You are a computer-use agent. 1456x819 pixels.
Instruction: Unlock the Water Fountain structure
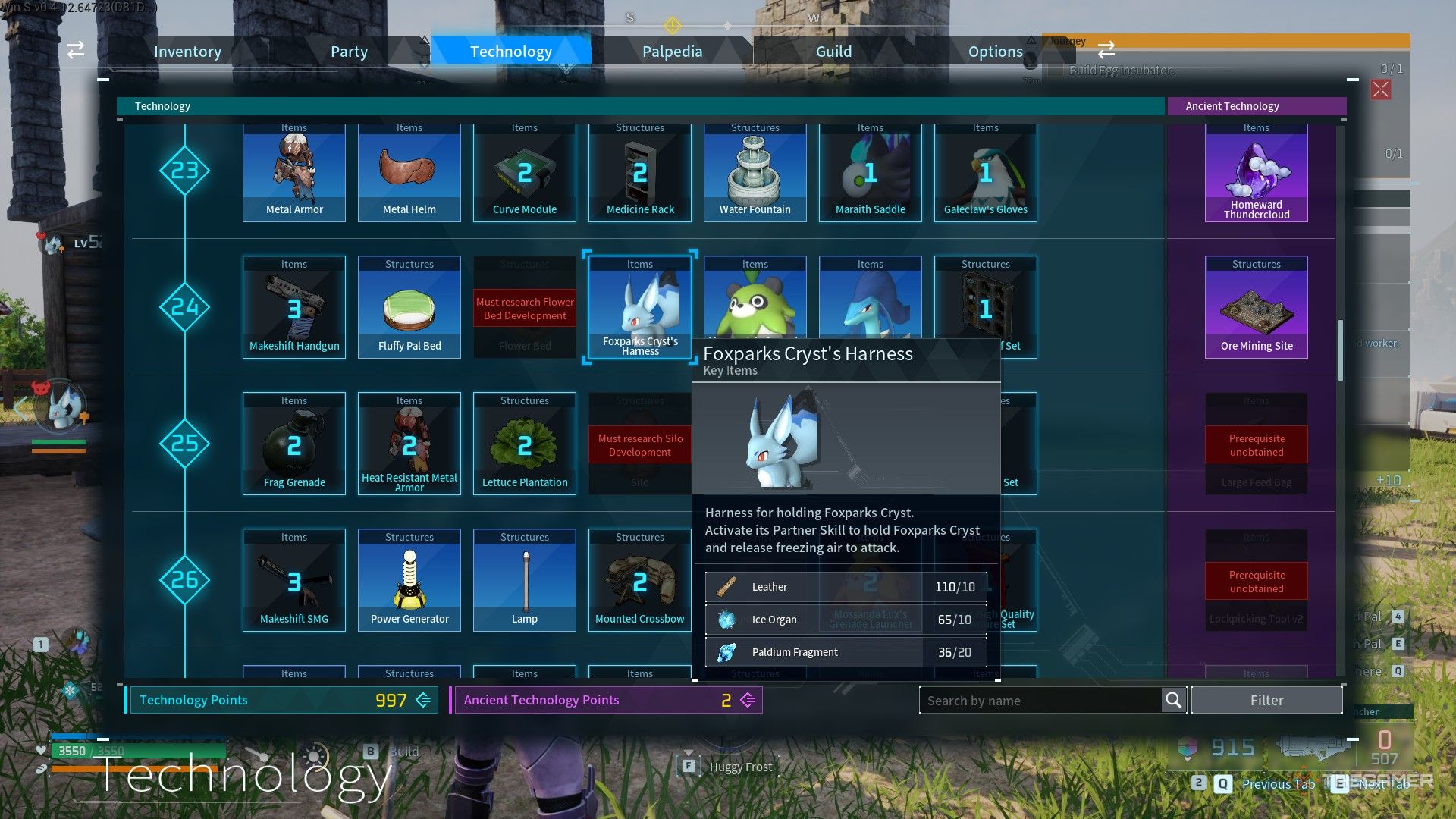coord(755,173)
